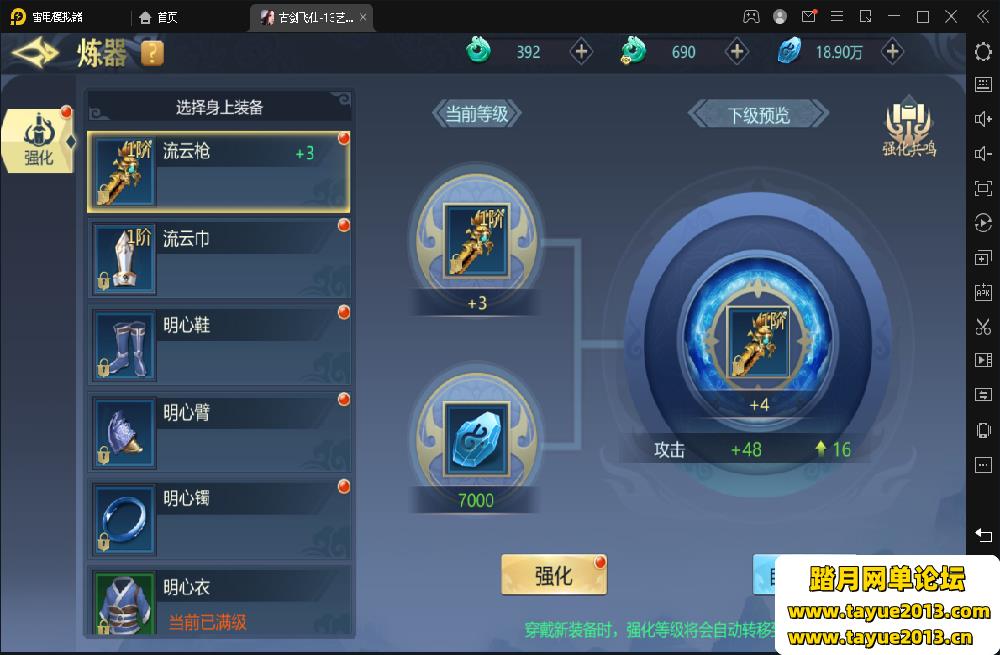Select the 明心衣 robe row
Image resolution: width=1000 pixels, height=655 pixels.
point(219,600)
